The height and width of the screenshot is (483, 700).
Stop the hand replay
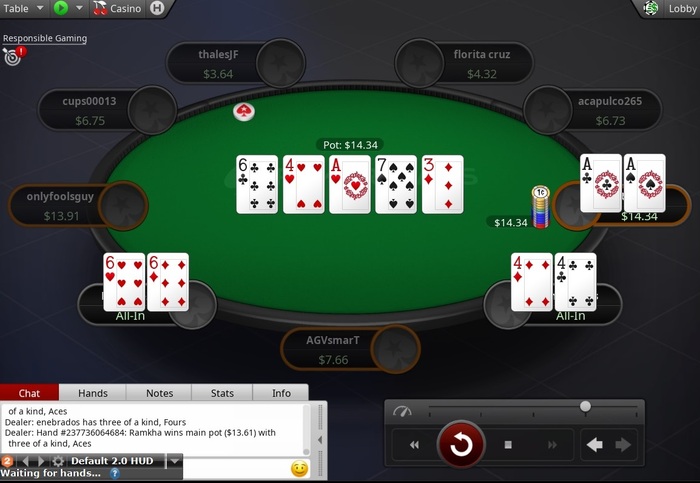tap(508, 445)
